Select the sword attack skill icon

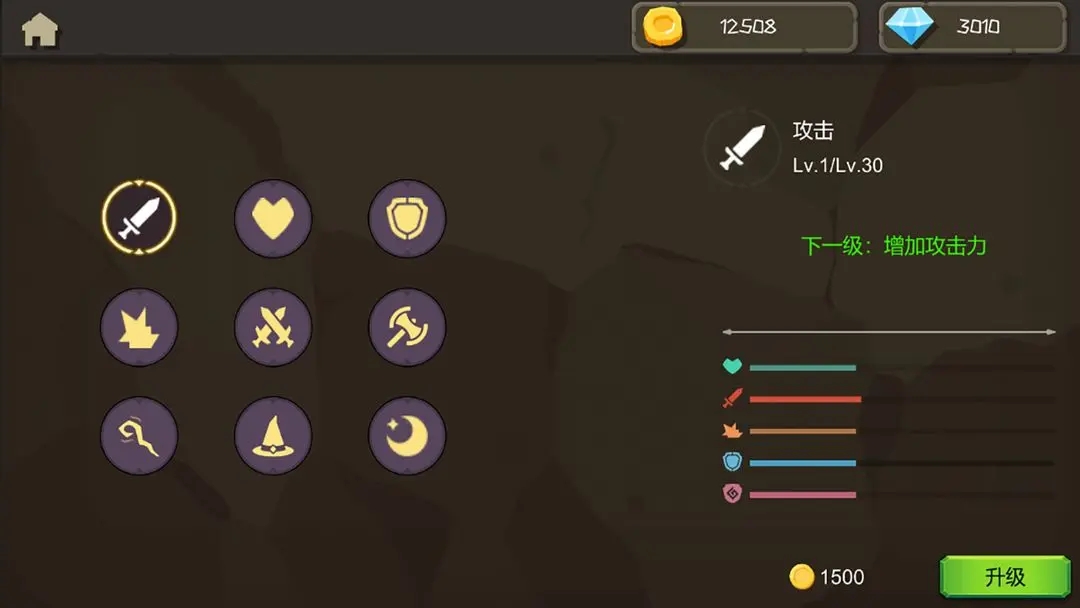click(139, 218)
